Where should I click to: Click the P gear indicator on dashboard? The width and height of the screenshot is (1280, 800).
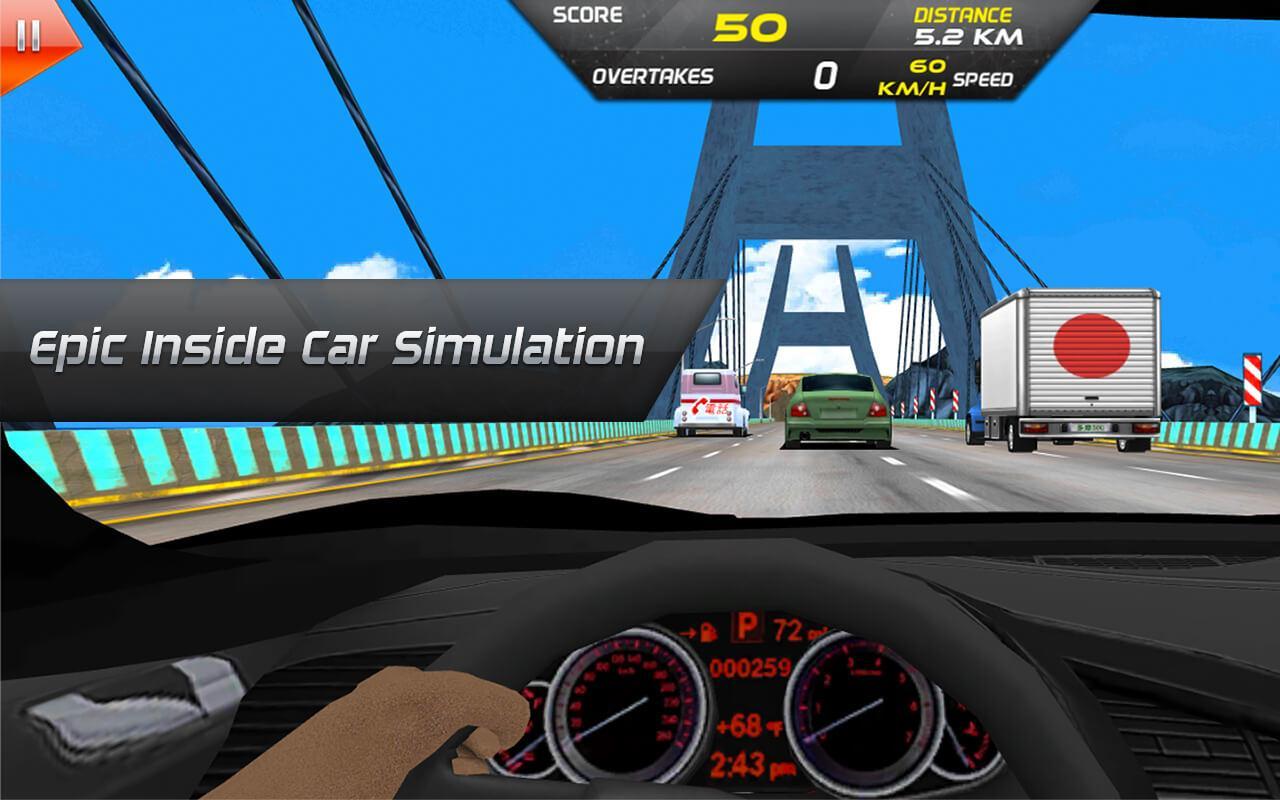pyautogui.click(x=746, y=625)
